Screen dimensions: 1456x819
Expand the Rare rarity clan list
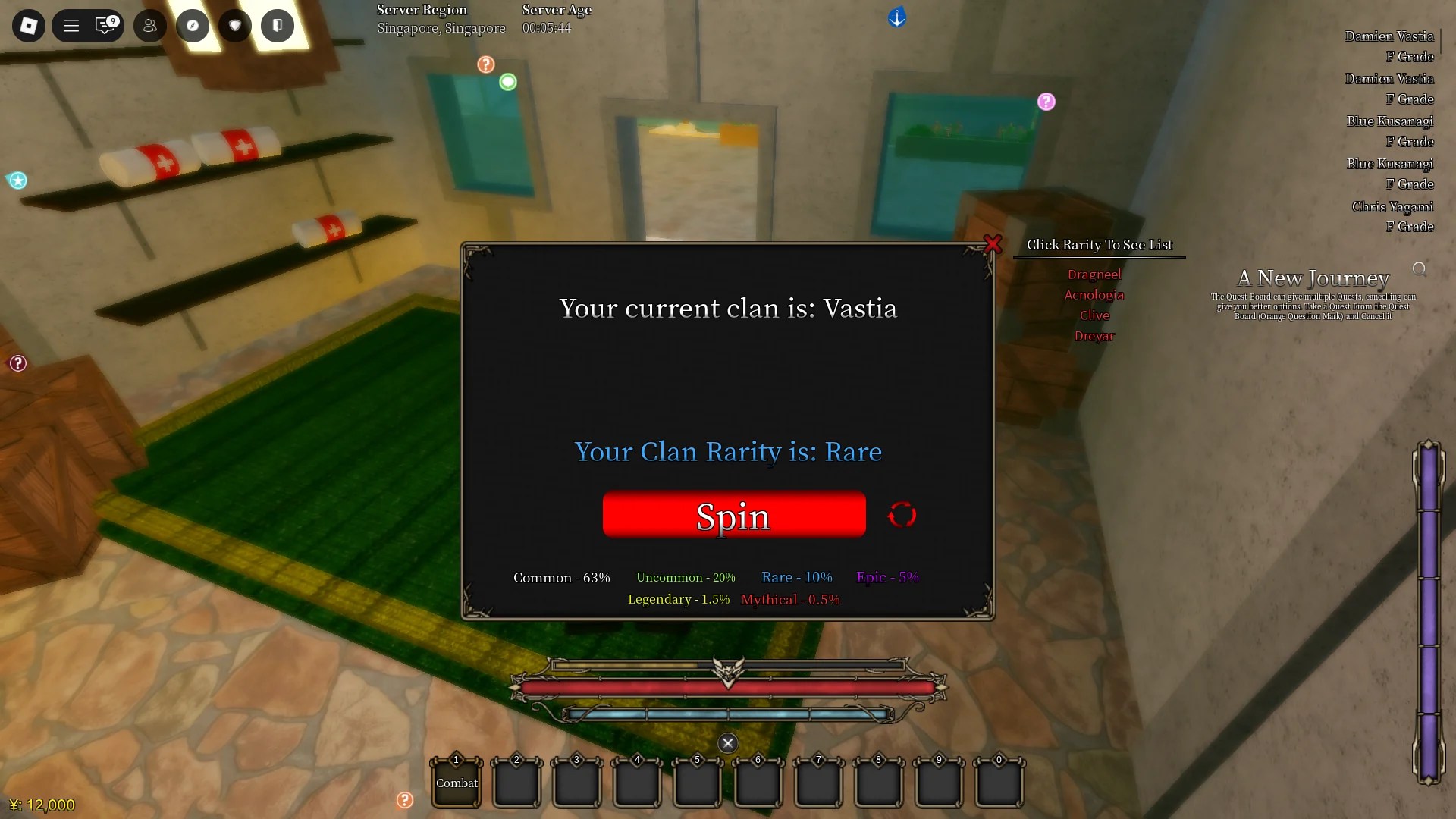pyautogui.click(x=796, y=576)
